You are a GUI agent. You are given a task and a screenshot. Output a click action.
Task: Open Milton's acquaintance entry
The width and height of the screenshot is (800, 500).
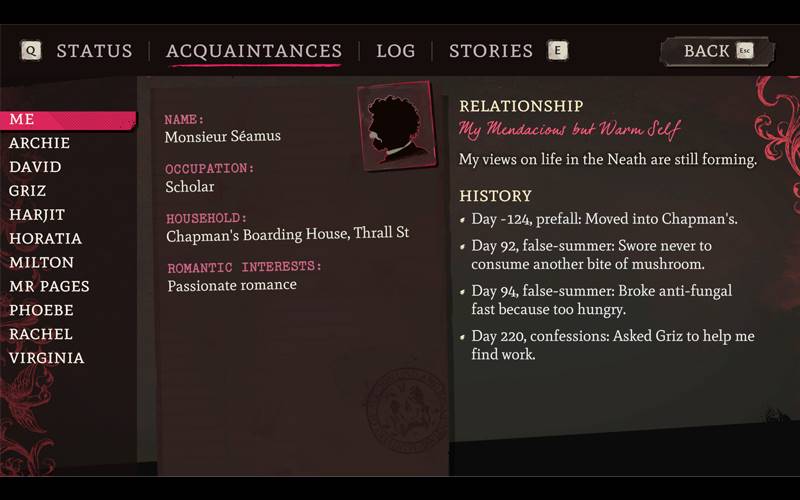point(41,262)
